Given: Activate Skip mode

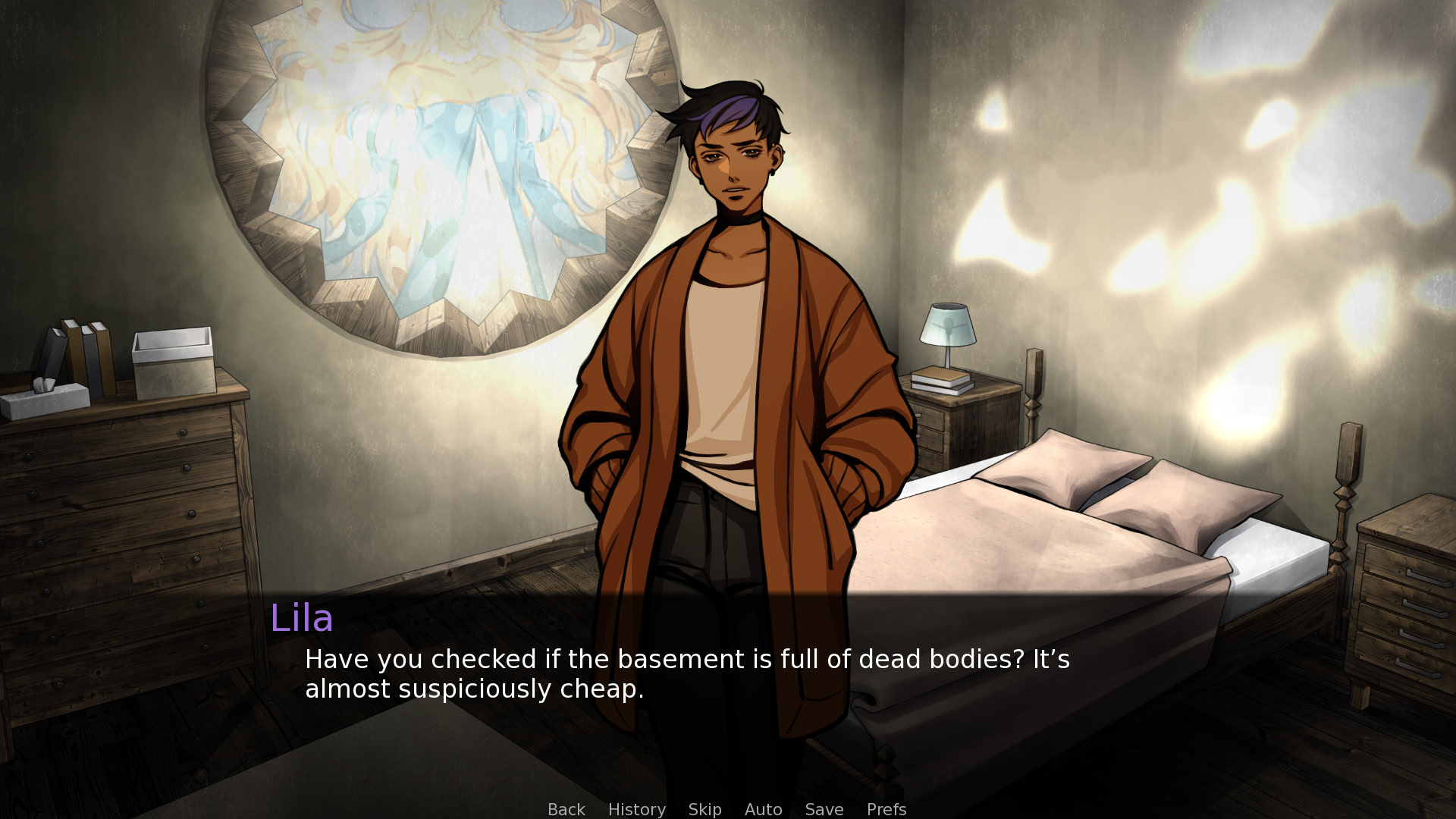Looking at the screenshot, I should click(x=704, y=809).
